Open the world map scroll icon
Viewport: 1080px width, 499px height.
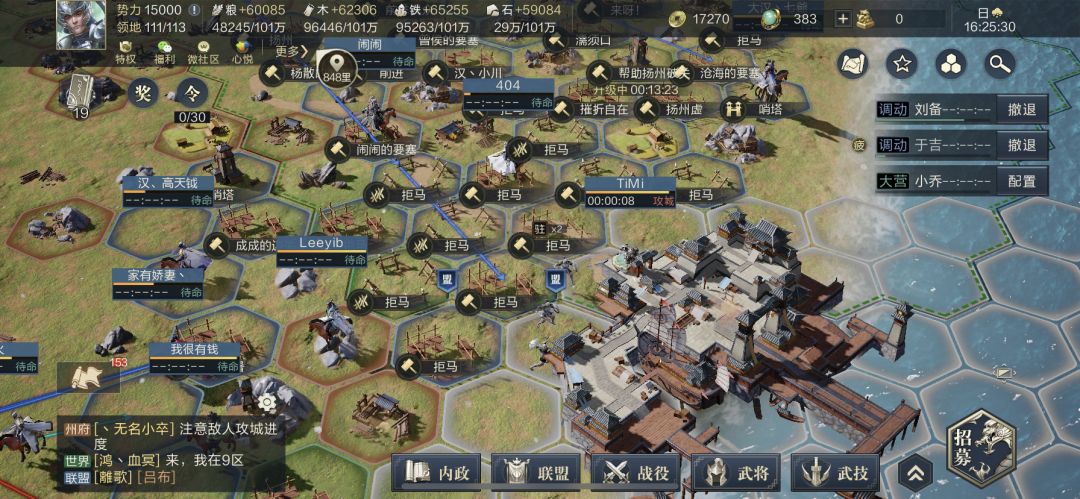[853, 64]
